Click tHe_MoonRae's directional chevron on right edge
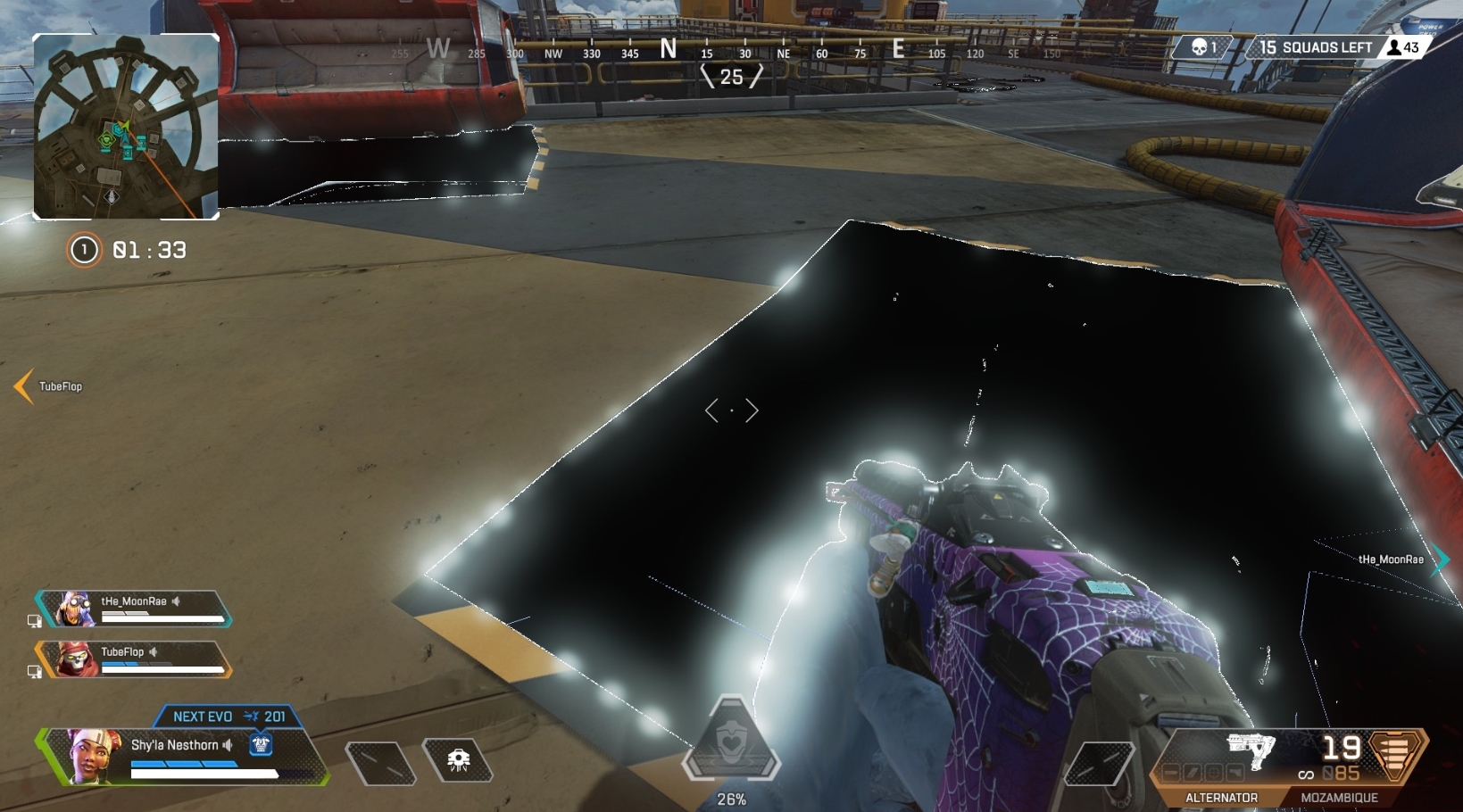Viewport: 1463px width, 812px height. (x=1441, y=560)
